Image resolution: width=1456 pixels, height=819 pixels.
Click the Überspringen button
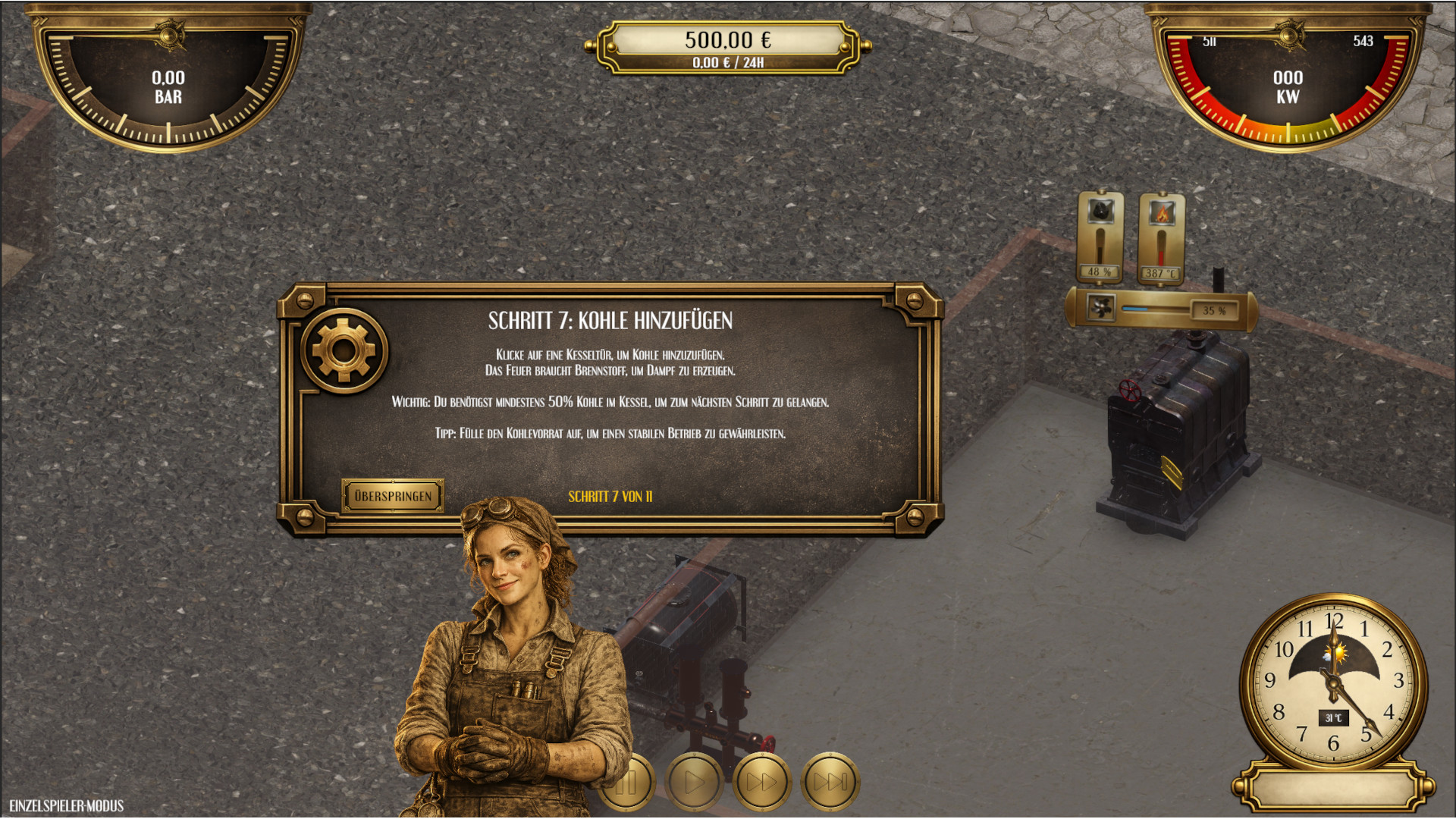[393, 496]
